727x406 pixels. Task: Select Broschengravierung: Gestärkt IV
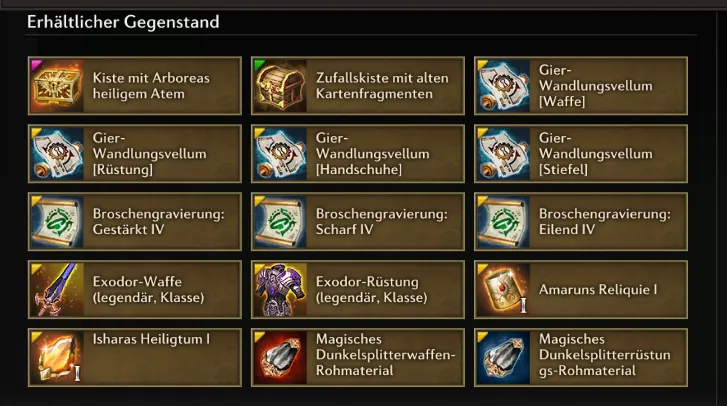[x=135, y=222]
